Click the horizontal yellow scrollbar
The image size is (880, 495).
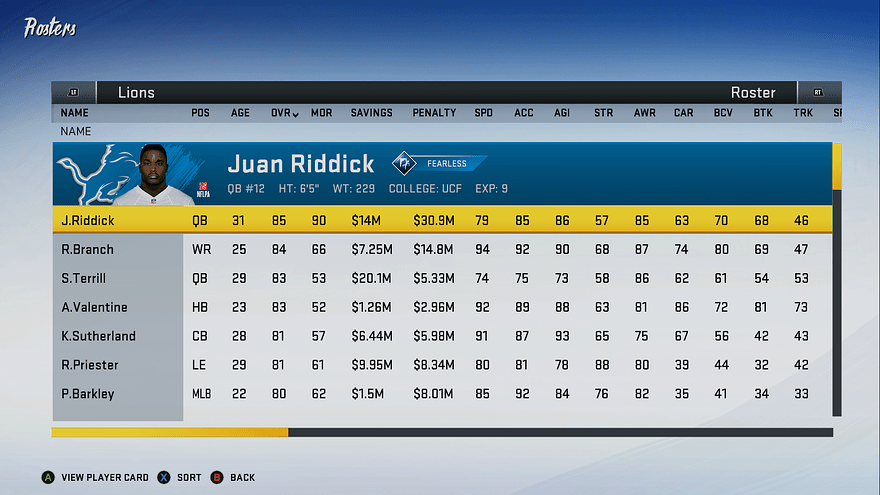170,432
